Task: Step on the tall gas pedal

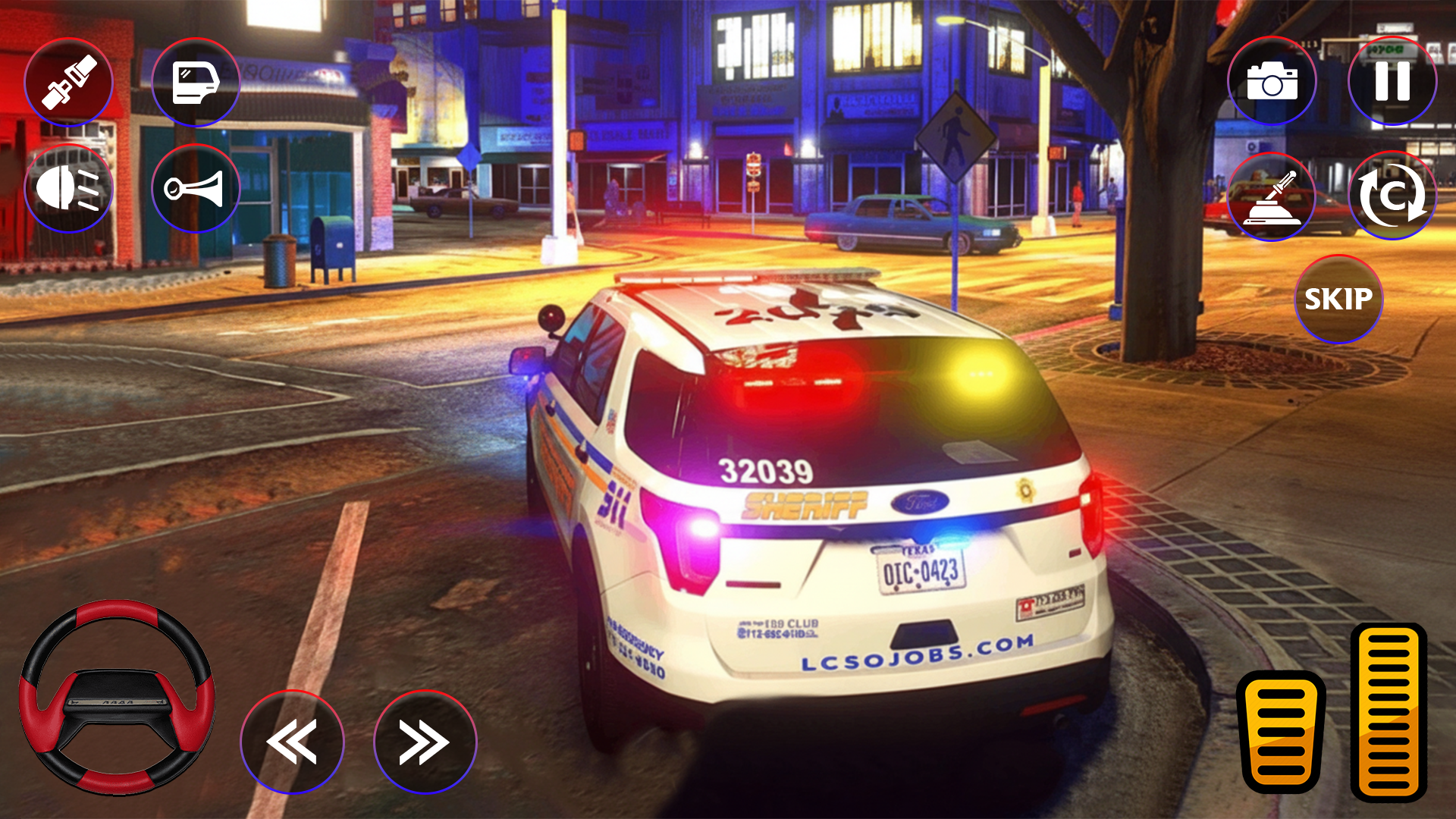Action: (x=1389, y=713)
